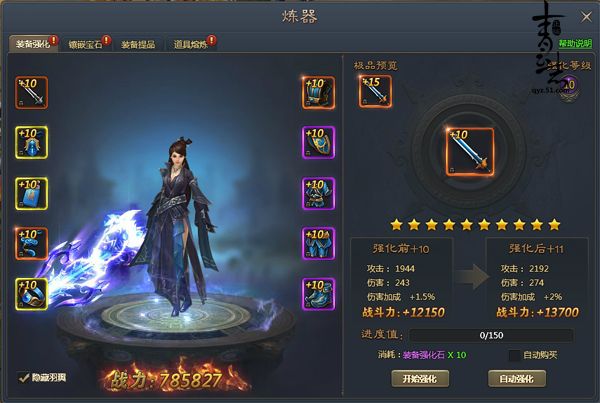The image size is (600, 403).
Task: Choose the +10 shield slot
Action: pyautogui.click(x=318, y=143)
